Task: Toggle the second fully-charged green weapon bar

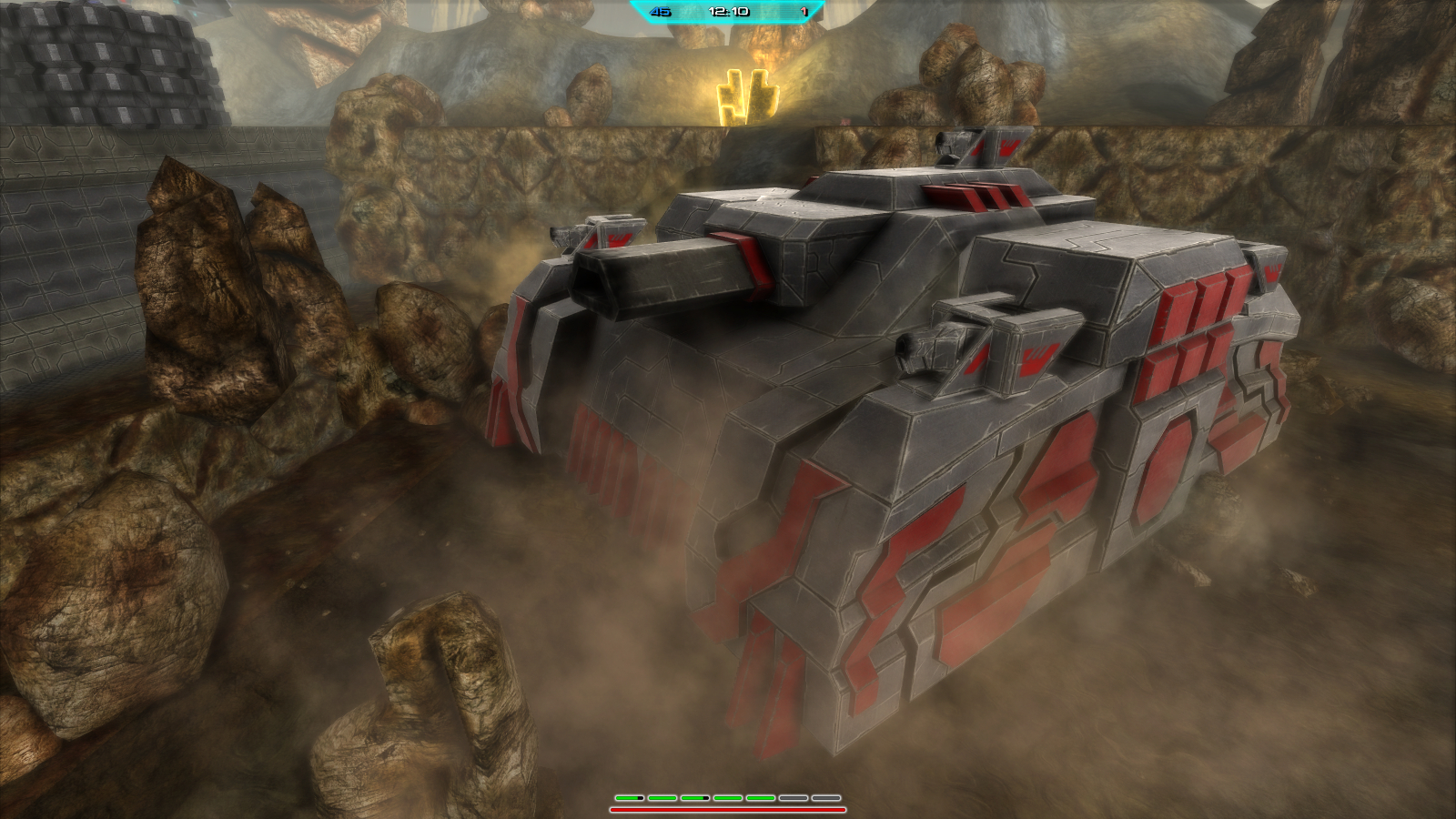Action: (662, 797)
